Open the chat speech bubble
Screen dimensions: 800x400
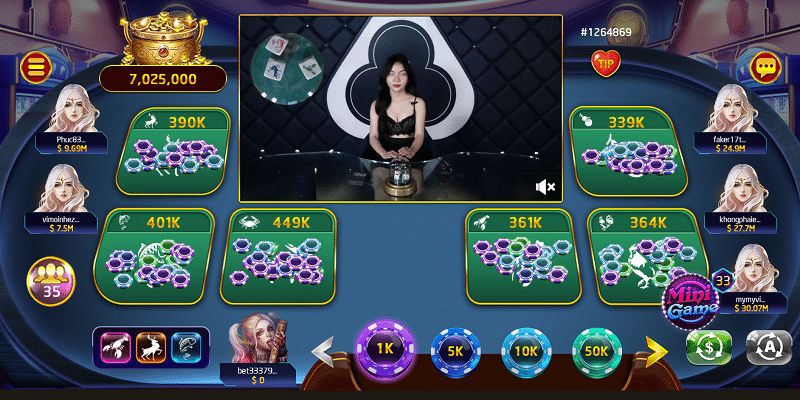(x=766, y=68)
